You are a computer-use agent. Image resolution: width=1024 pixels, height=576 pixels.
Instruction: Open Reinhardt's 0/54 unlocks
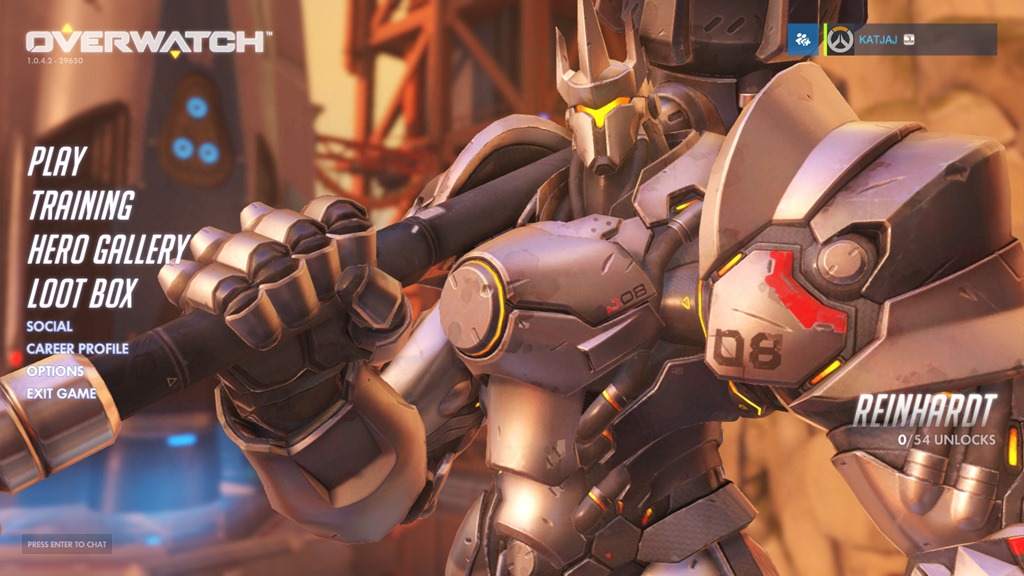point(945,440)
